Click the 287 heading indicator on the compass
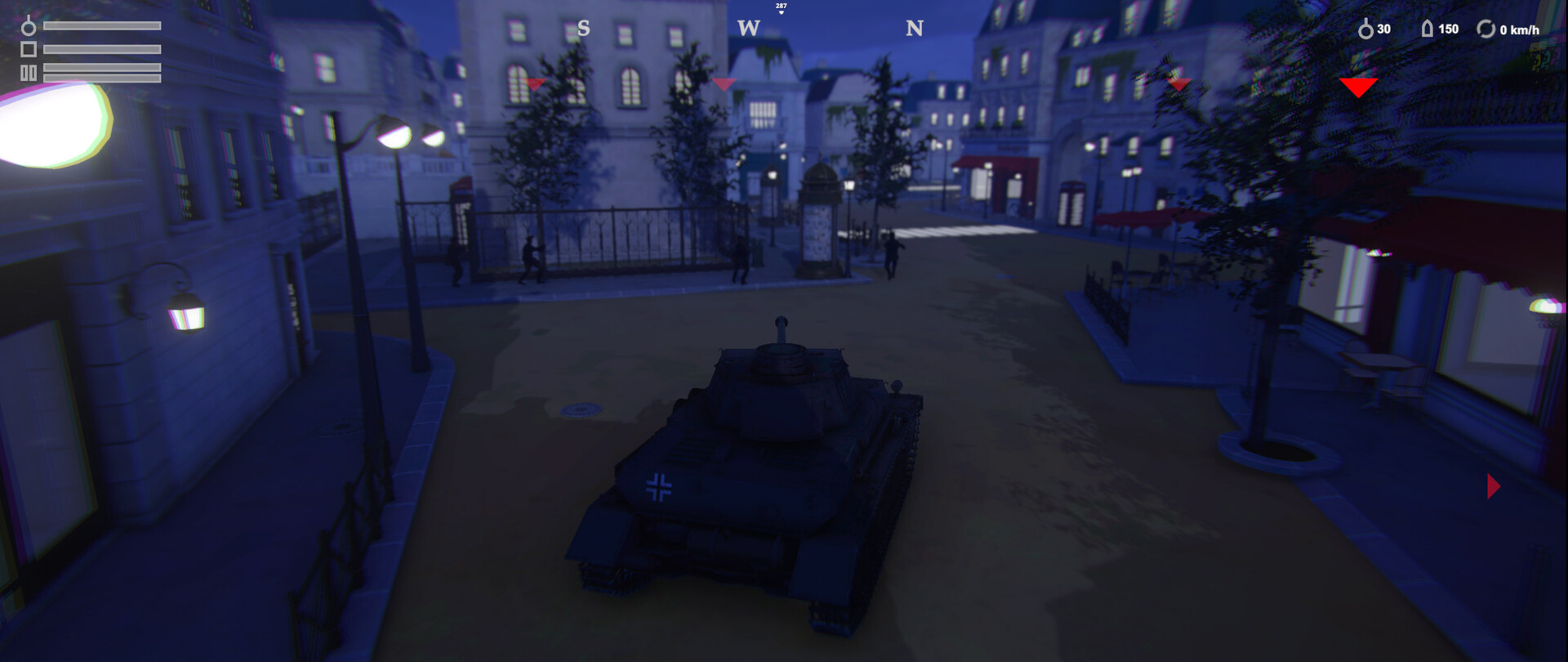 [x=781, y=7]
